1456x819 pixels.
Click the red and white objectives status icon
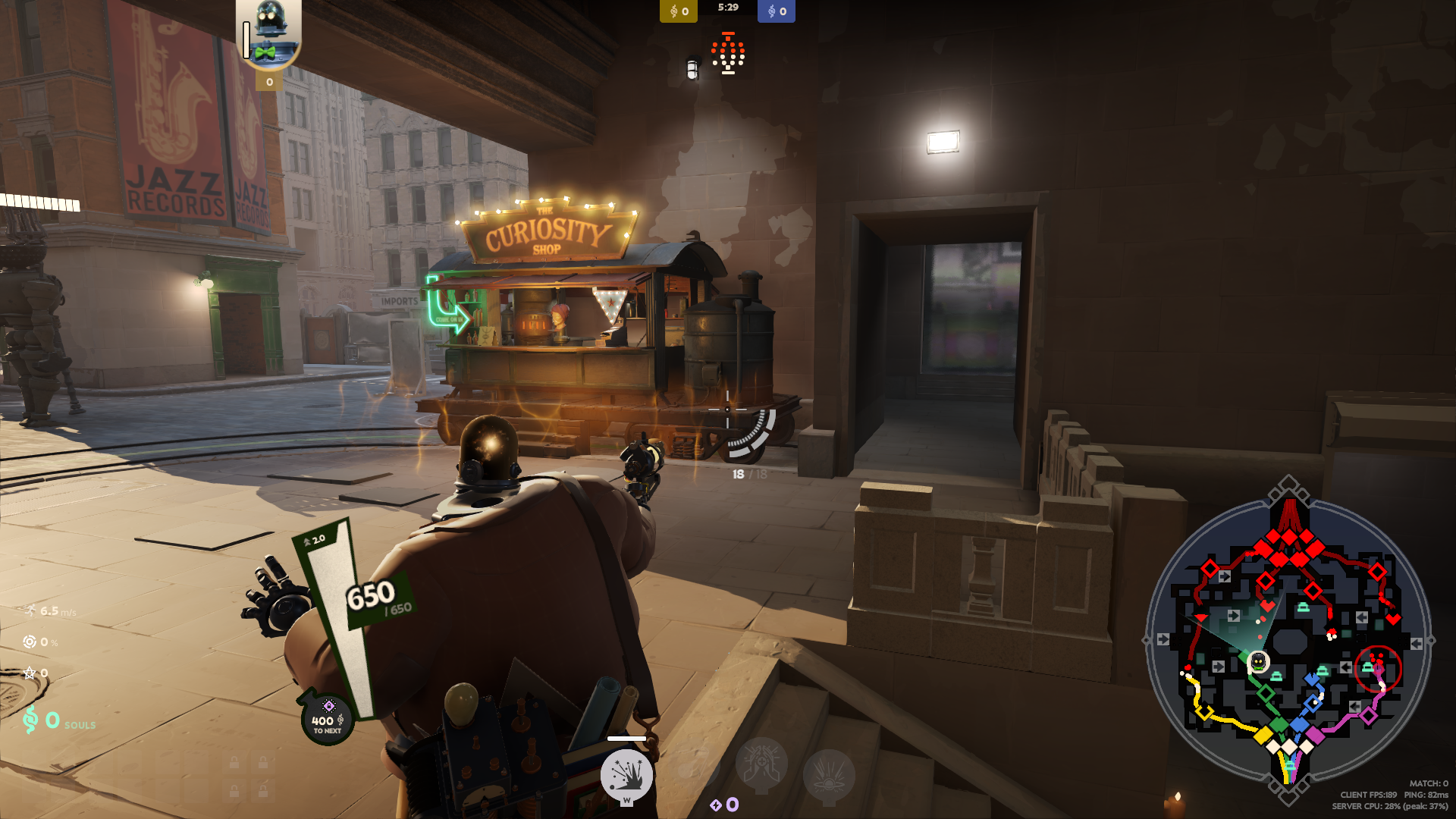pos(728,55)
